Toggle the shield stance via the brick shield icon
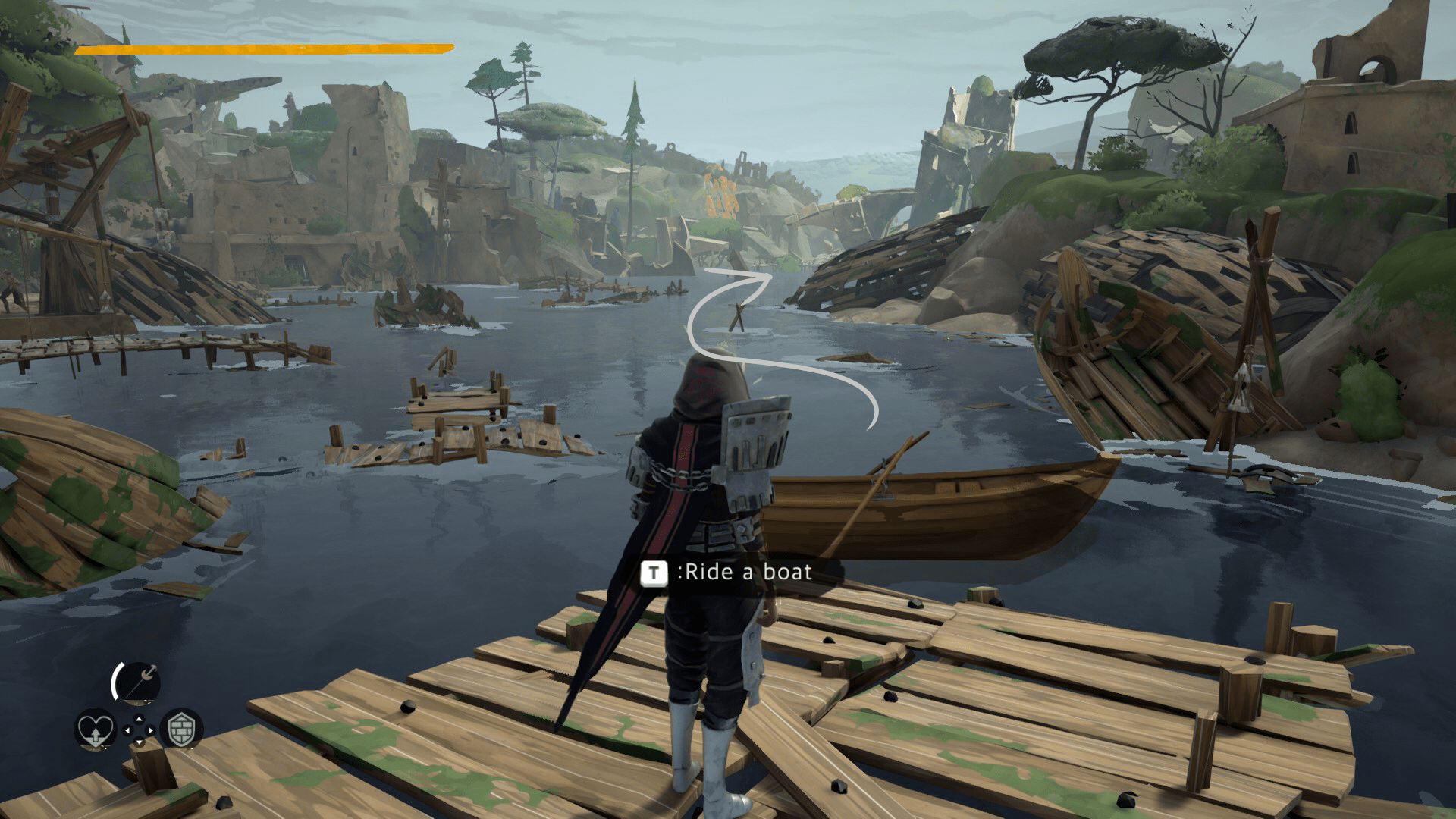 tap(181, 730)
